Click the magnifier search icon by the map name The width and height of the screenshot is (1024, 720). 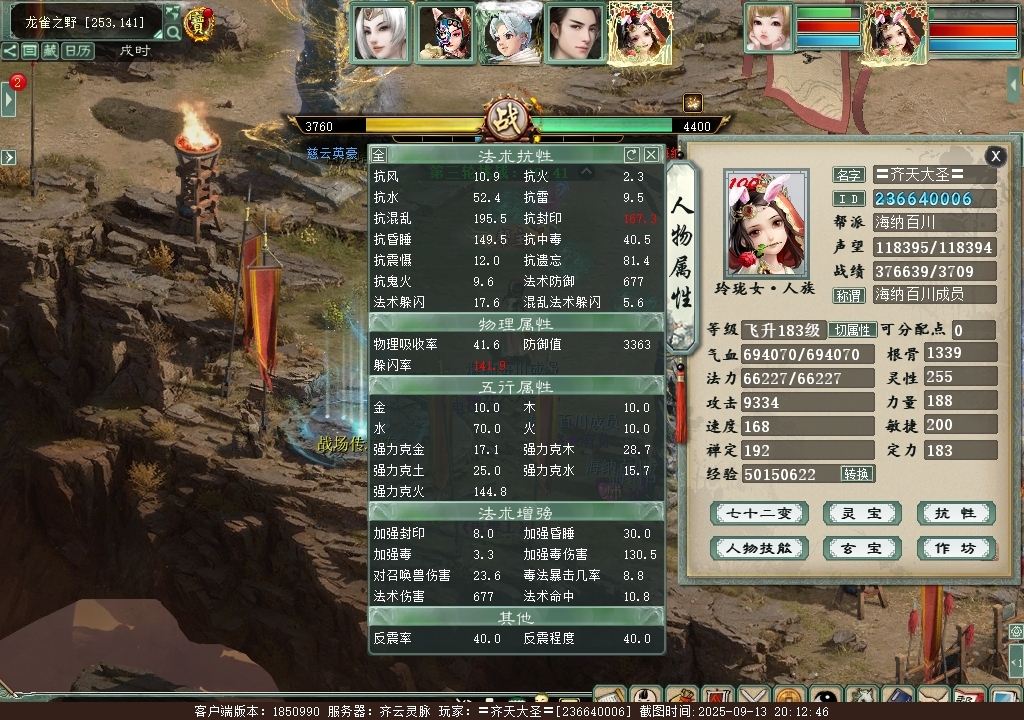pyautogui.click(x=173, y=32)
